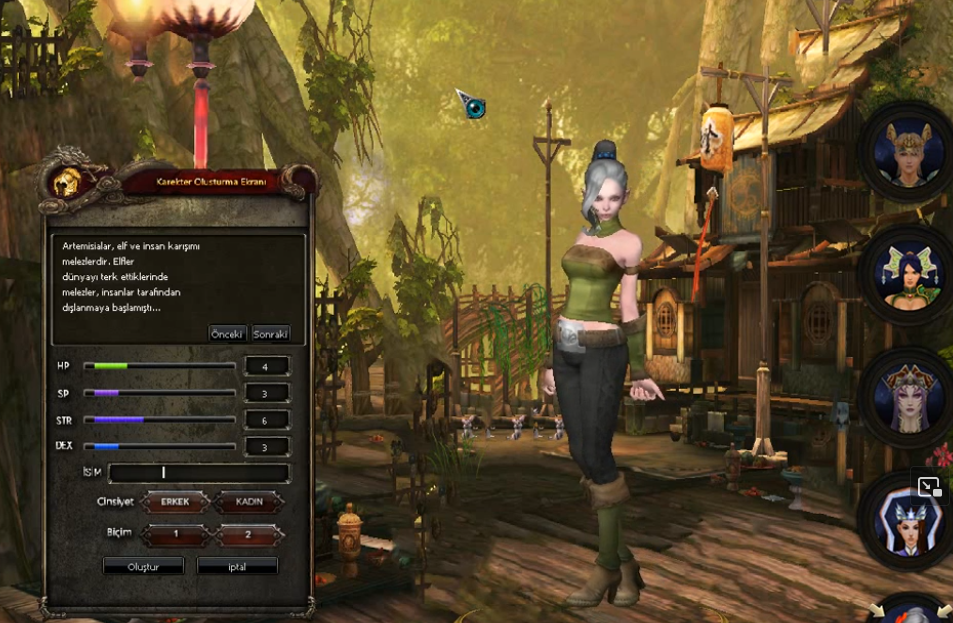
Task: Pick appearance style 2
Action: pos(248,535)
